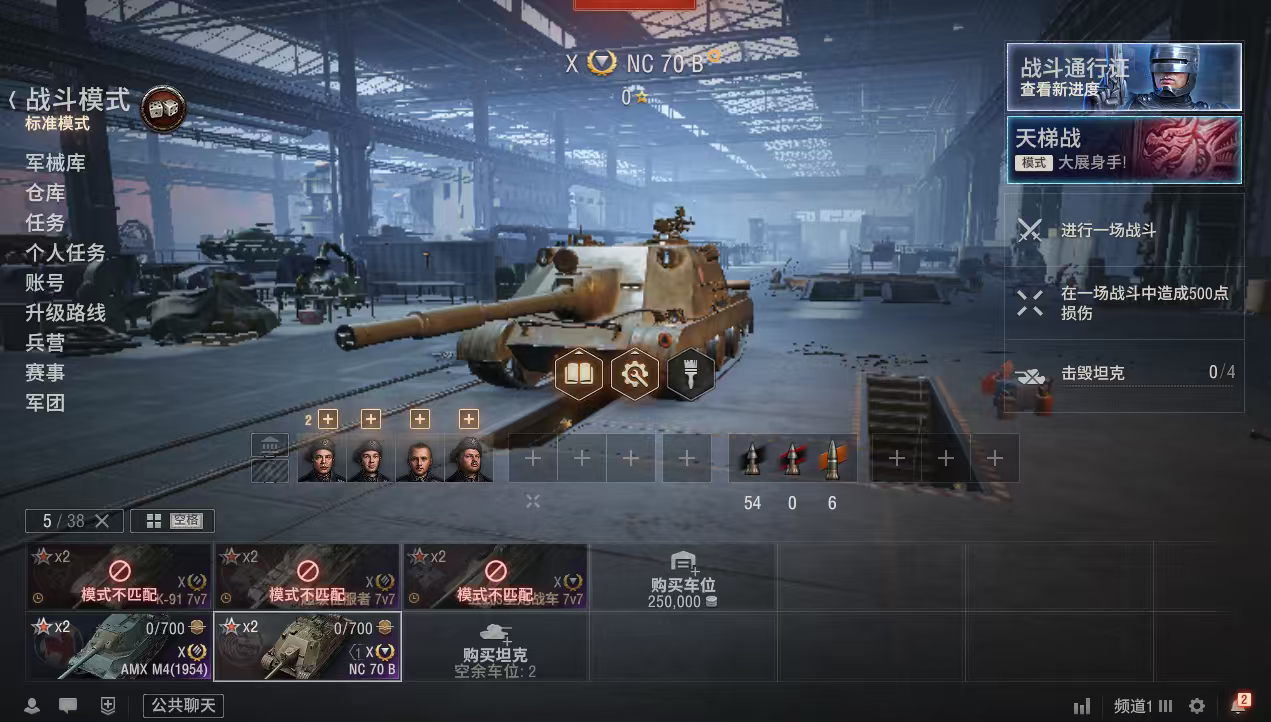Image resolution: width=1271 pixels, height=722 pixels.
Task: Enter the 兵营 barracks
Action: 46,343
